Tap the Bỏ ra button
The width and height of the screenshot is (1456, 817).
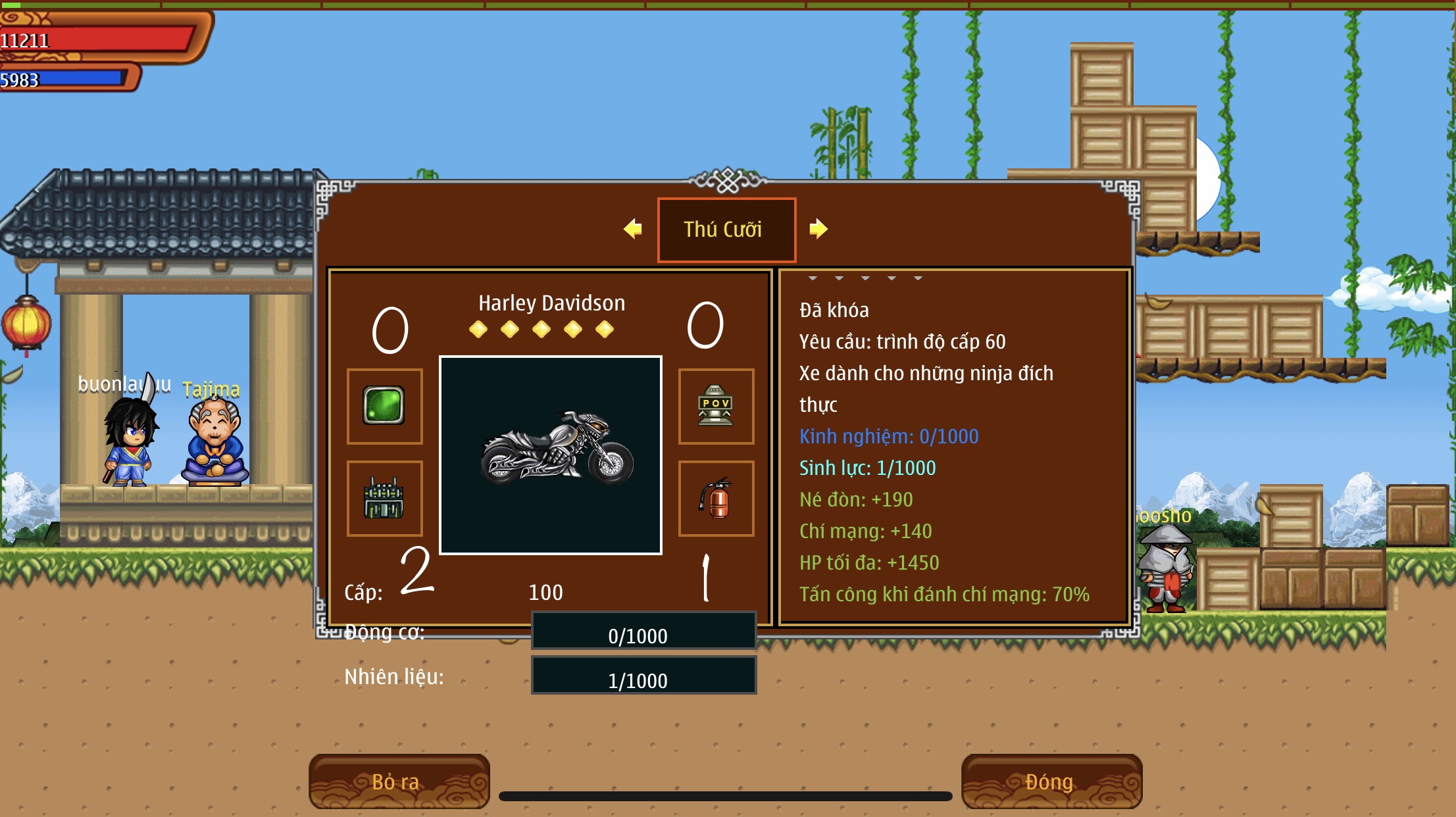pyautogui.click(x=399, y=781)
